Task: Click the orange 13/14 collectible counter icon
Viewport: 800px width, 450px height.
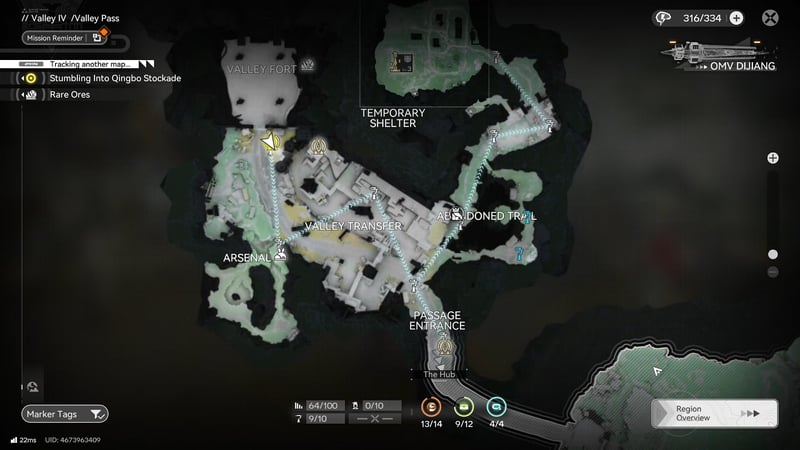Action: pyautogui.click(x=431, y=407)
